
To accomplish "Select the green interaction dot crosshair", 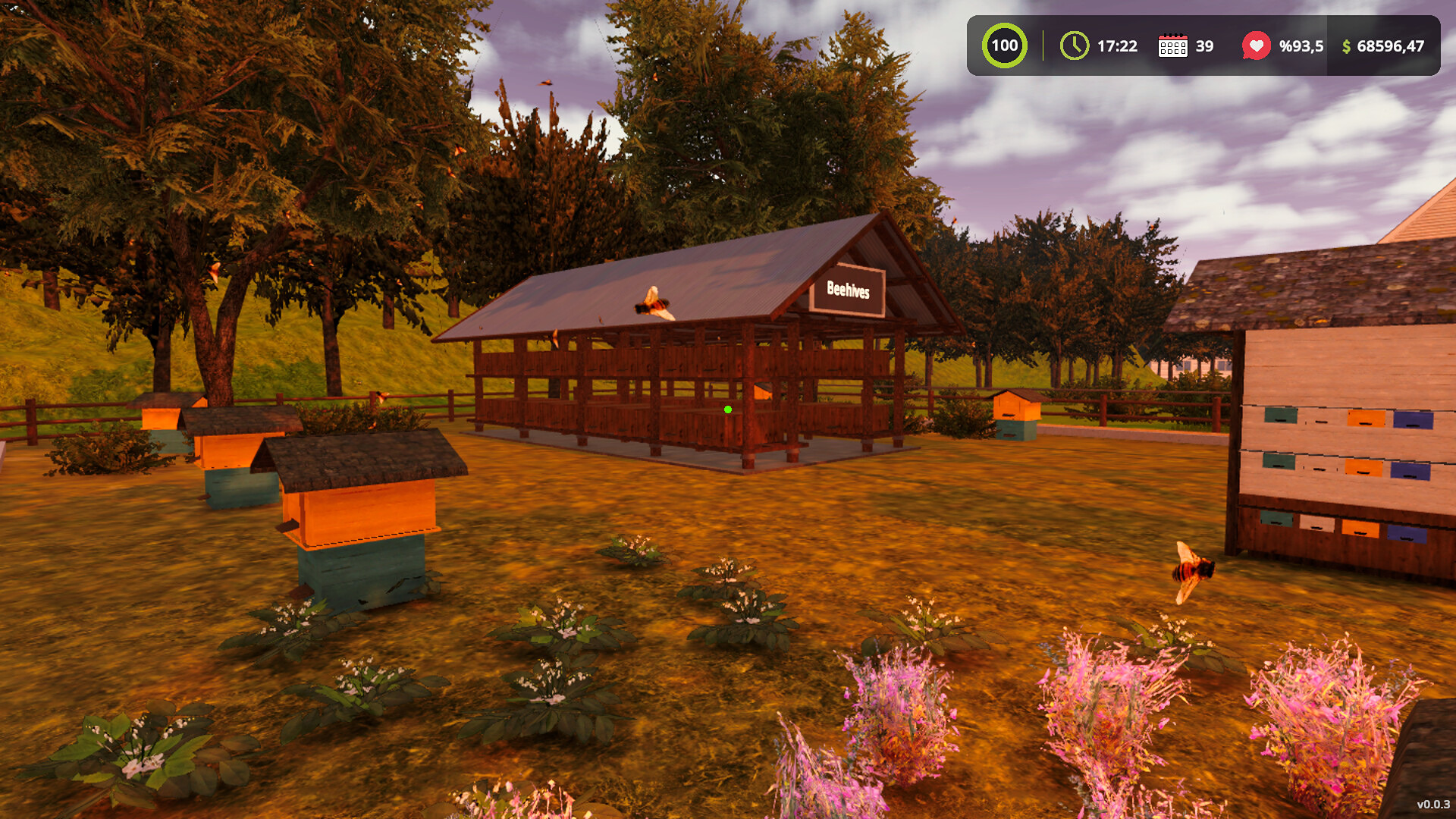I will (728, 409).
